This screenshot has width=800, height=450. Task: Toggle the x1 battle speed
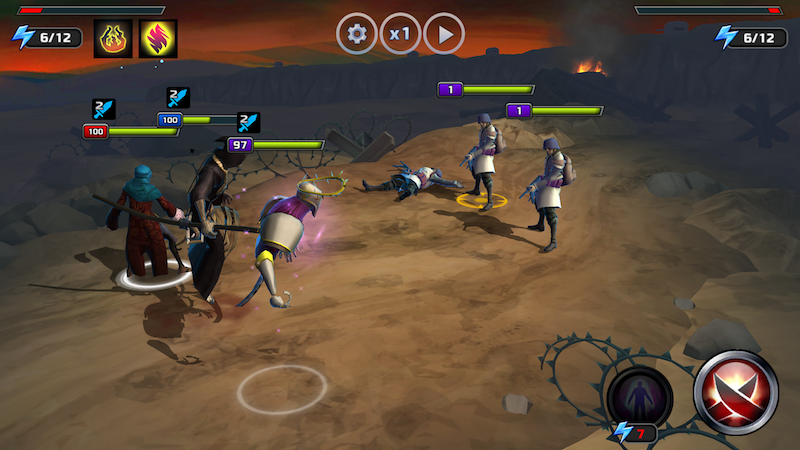400,34
